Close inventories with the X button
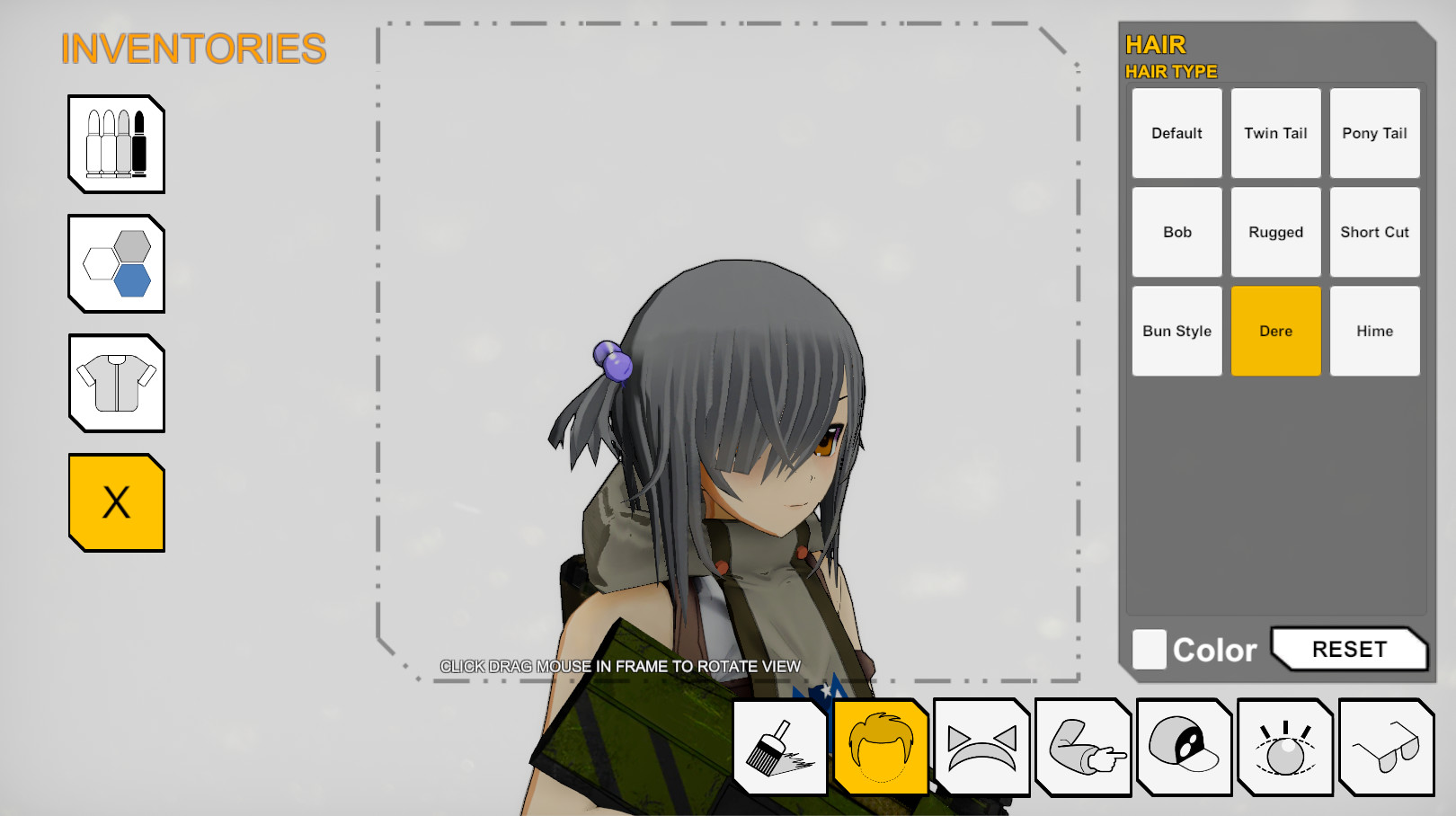1456x816 pixels. [115, 501]
